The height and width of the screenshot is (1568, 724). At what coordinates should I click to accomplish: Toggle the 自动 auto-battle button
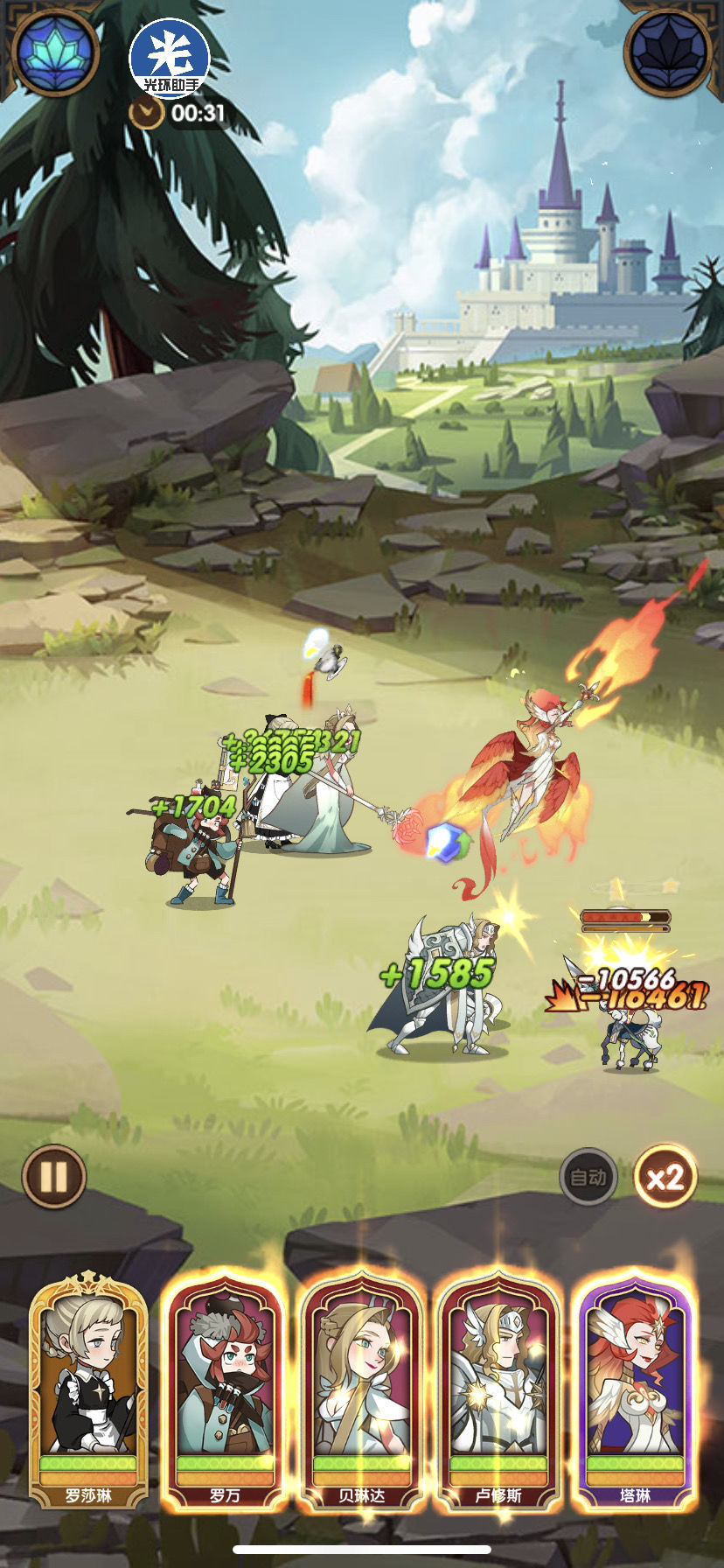click(x=588, y=1177)
